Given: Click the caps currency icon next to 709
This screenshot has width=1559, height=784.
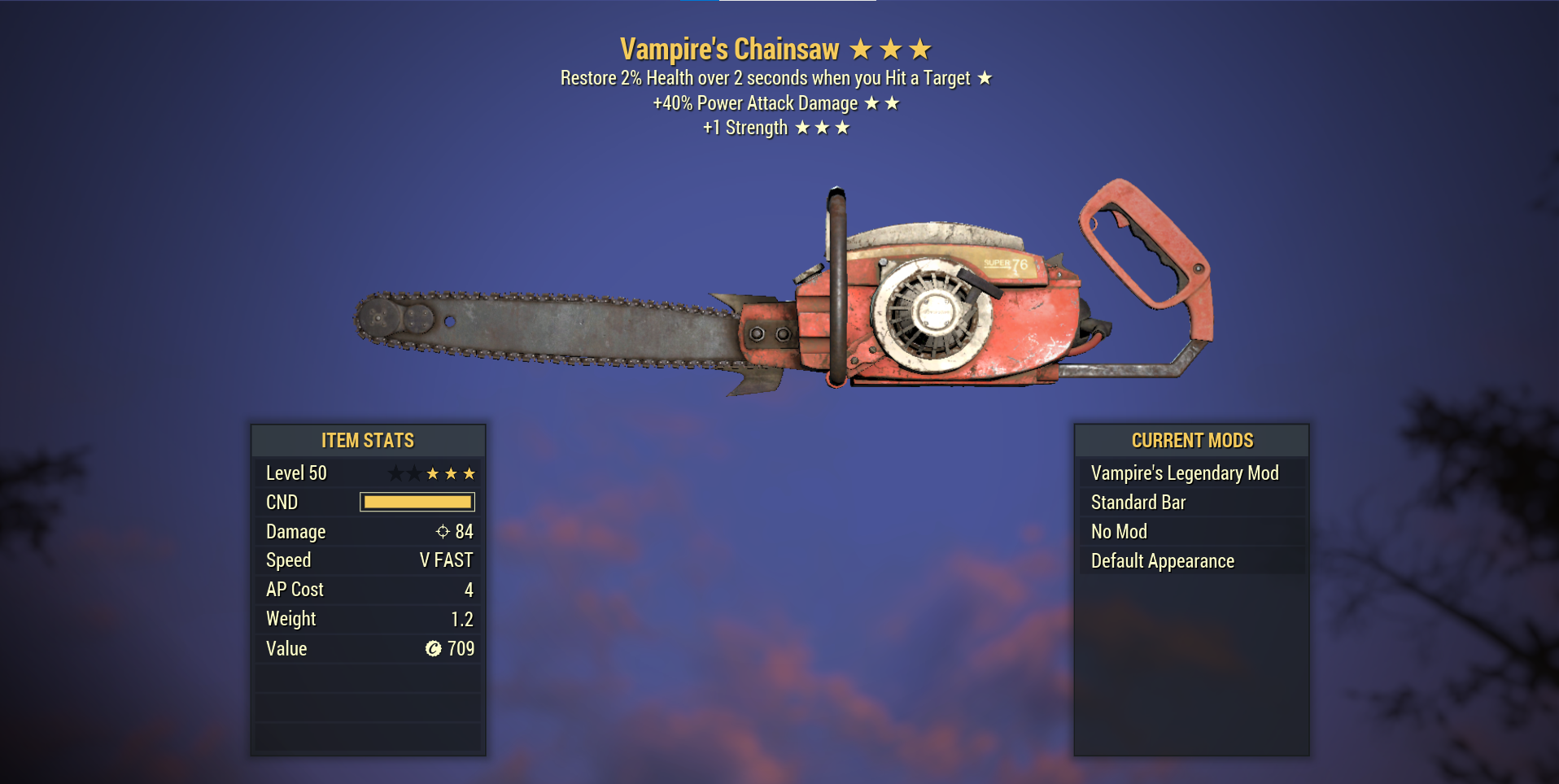Looking at the screenshot, I should click(x=432, y=649).
